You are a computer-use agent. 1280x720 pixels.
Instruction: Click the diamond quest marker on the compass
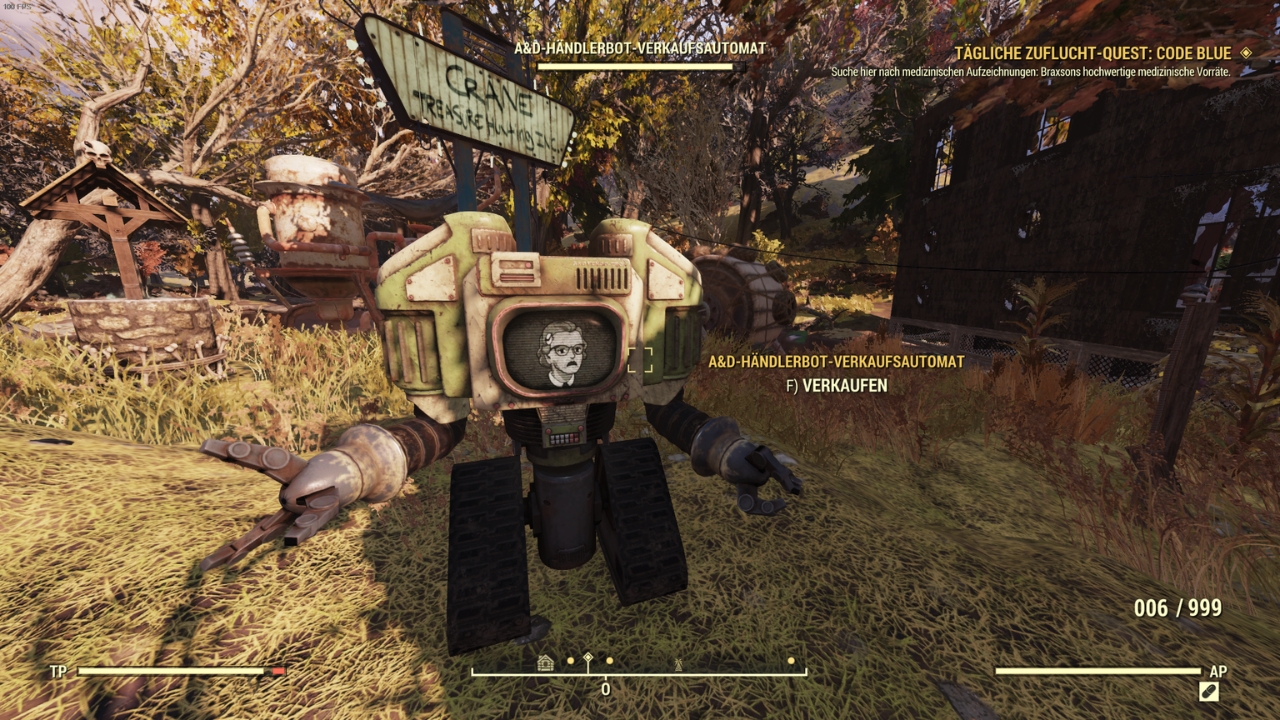point(588,660)
